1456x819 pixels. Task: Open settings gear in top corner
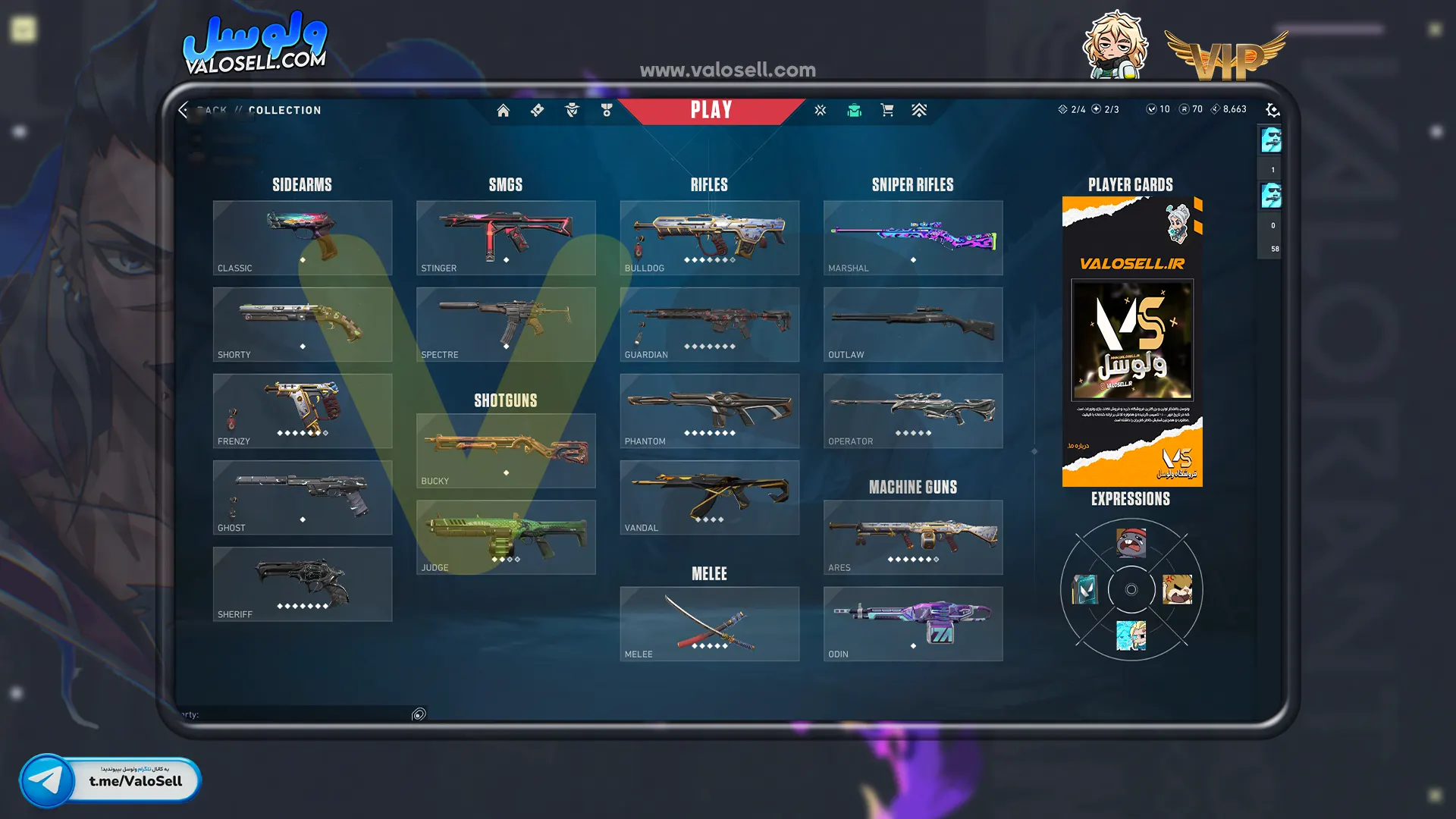pyautogui.click(x=1272, y=111)
